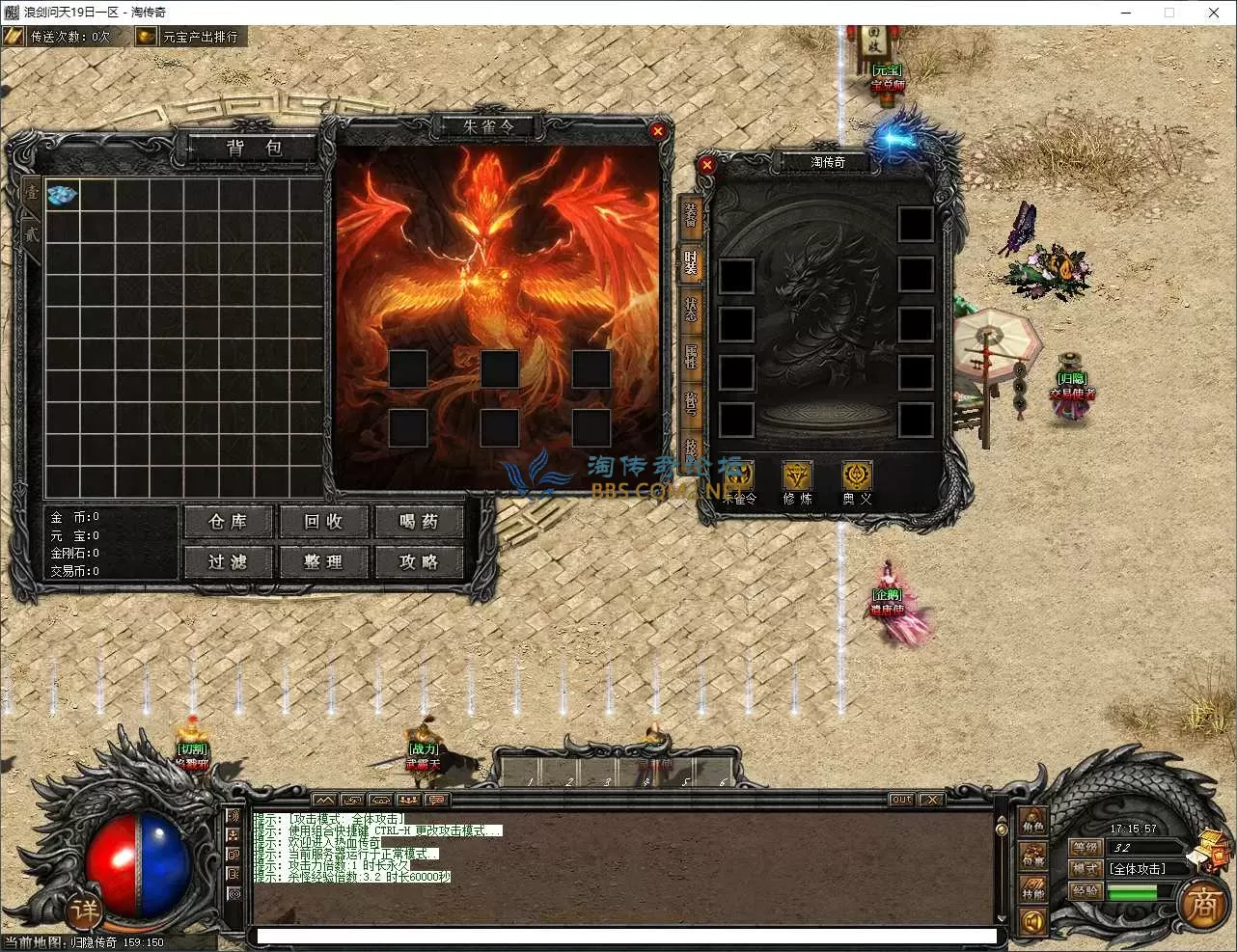The height and width of the screenshot is (952, 1237).
Task: Switch to the 装备 equipment tab
Action: (691, 214)
